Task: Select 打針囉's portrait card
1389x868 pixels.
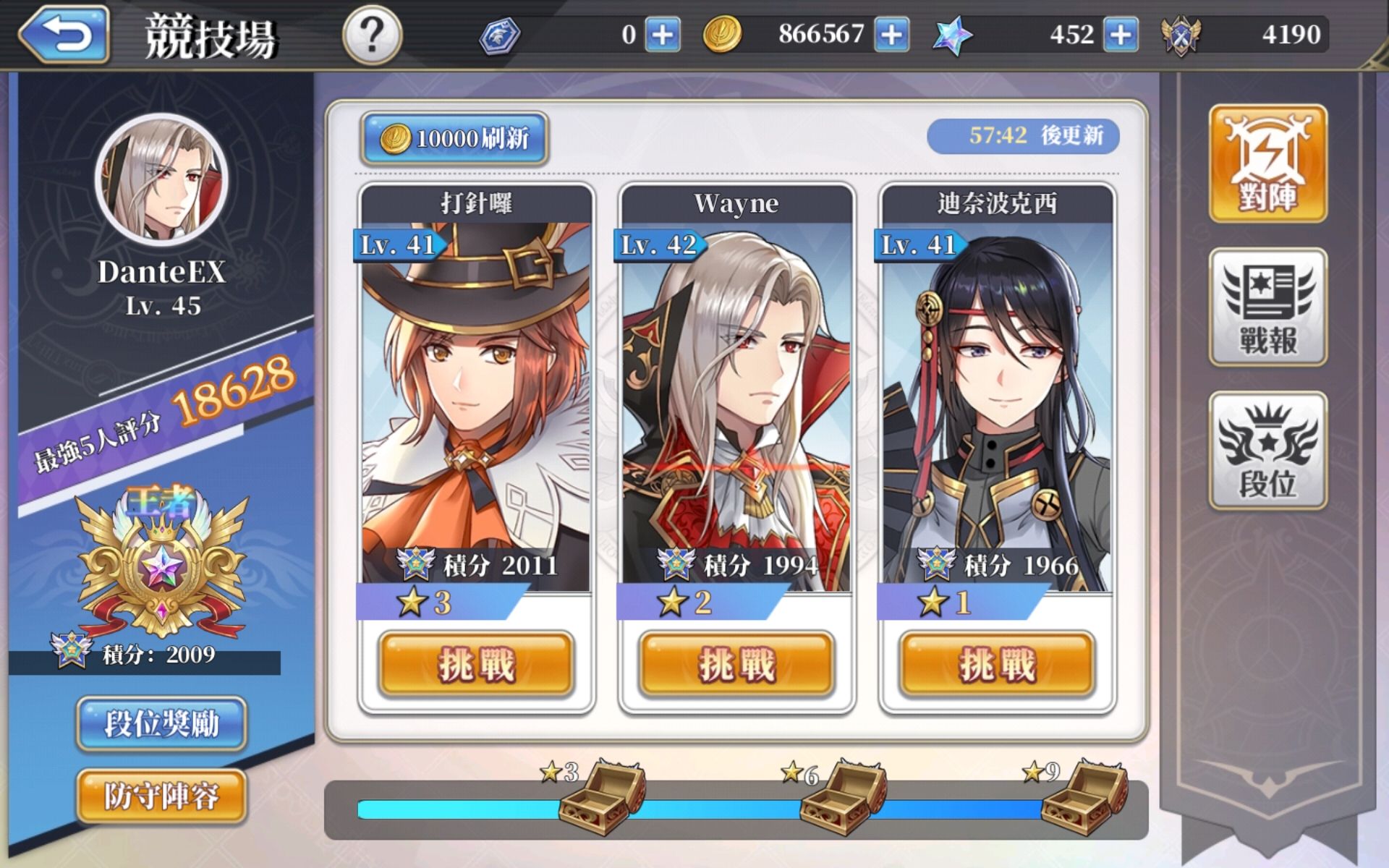Action: point(476,405)
